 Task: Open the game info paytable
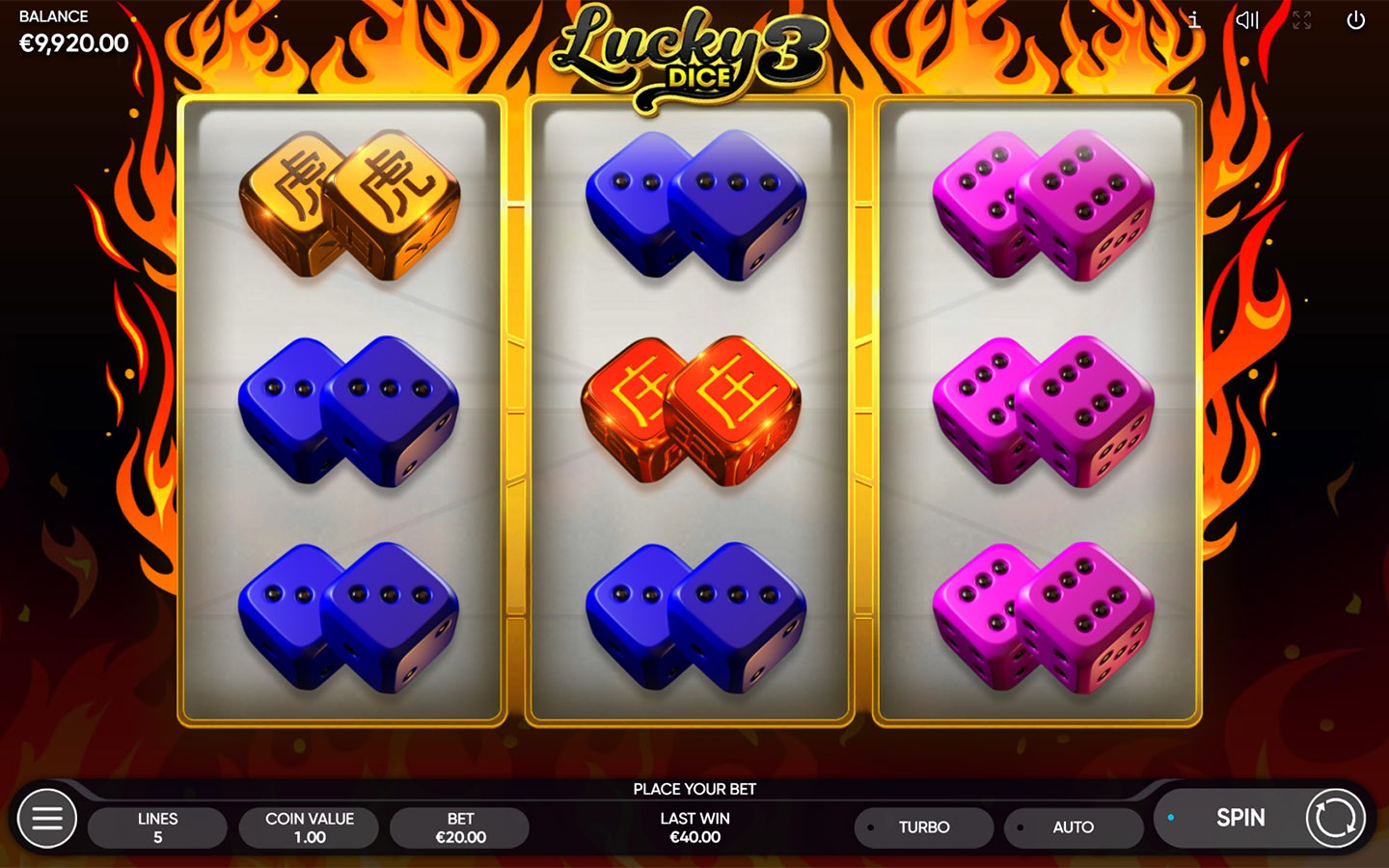tap(1193, 20)
